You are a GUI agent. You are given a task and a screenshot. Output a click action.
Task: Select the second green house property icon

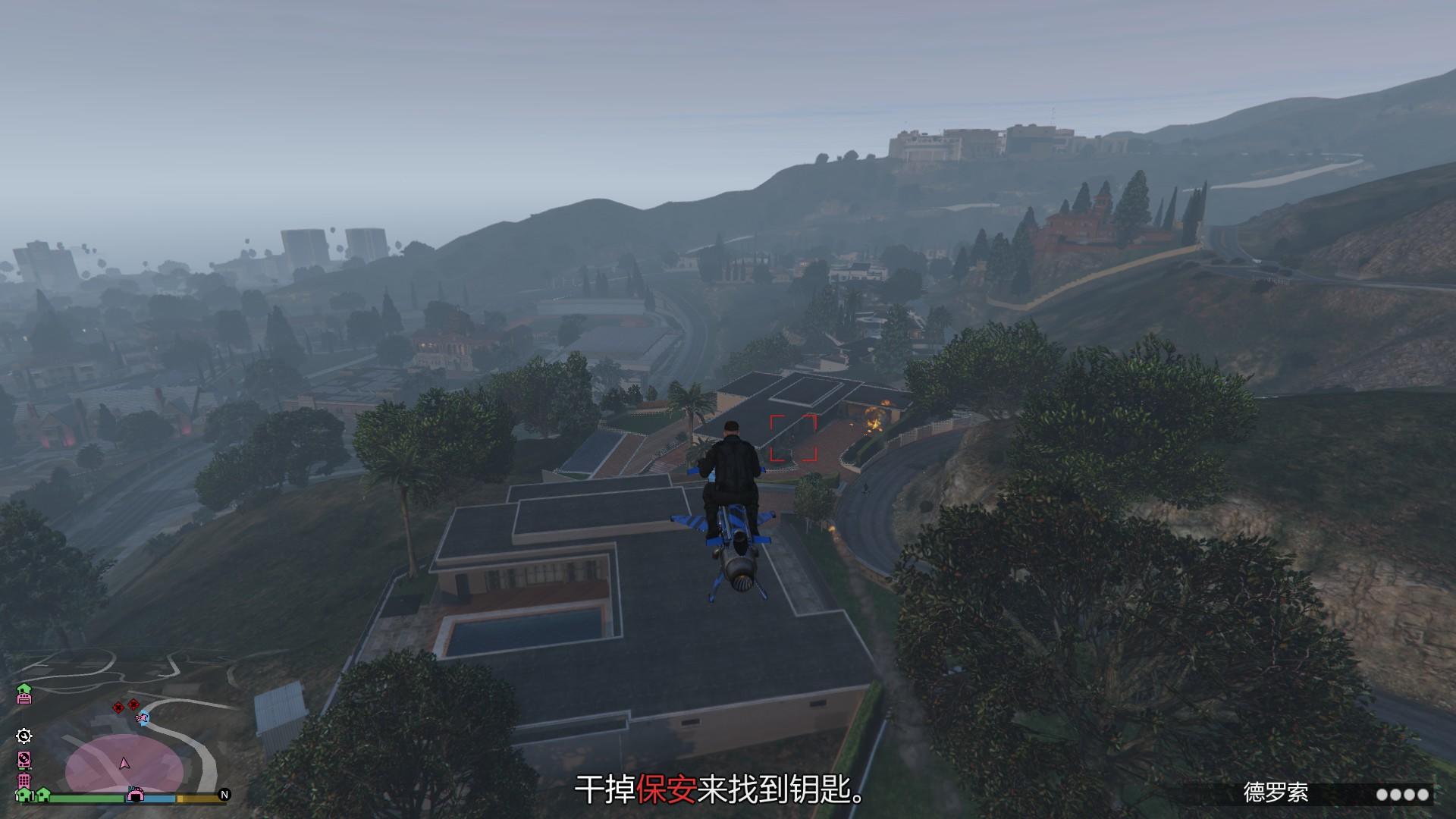click(43, 794)
